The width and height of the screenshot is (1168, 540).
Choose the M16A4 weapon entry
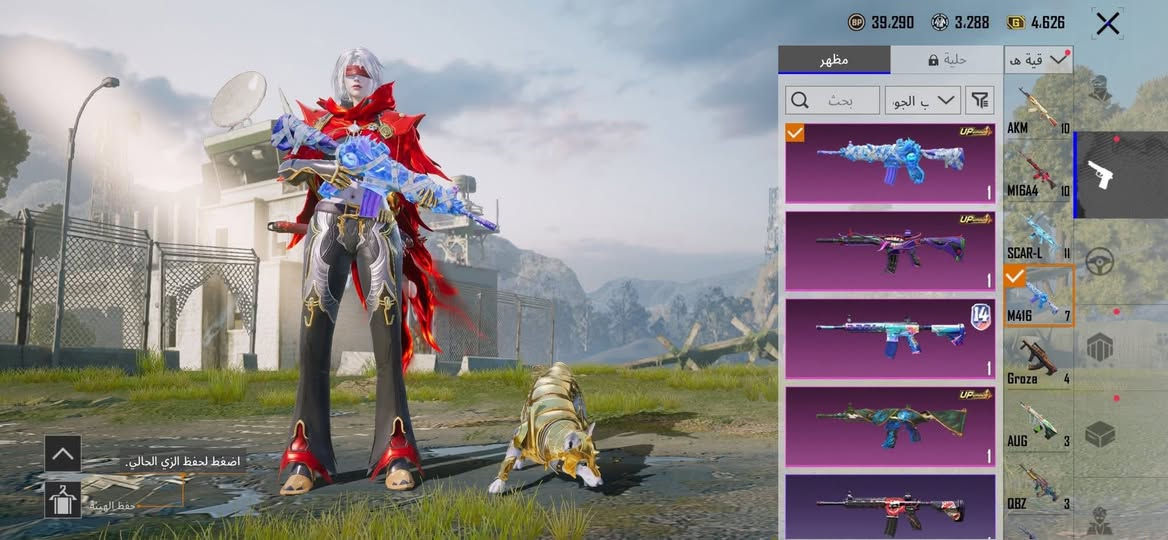[1039, 173]
